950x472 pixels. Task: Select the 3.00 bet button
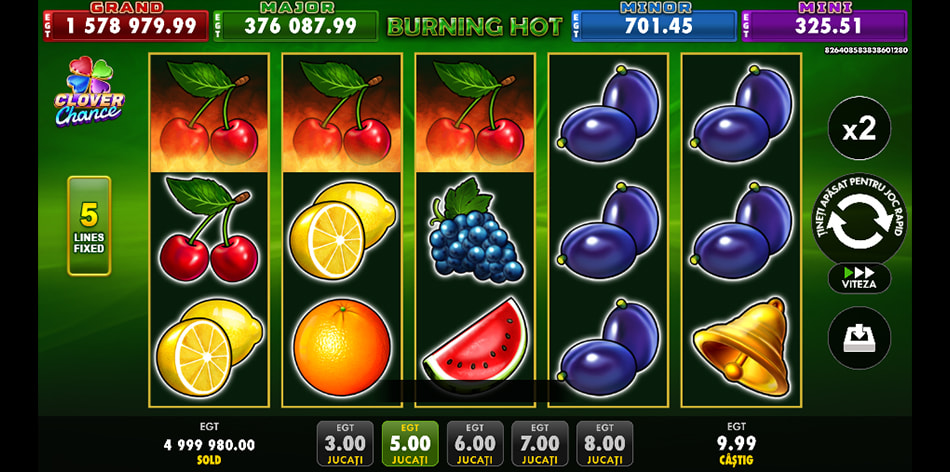tap(345, 443)
